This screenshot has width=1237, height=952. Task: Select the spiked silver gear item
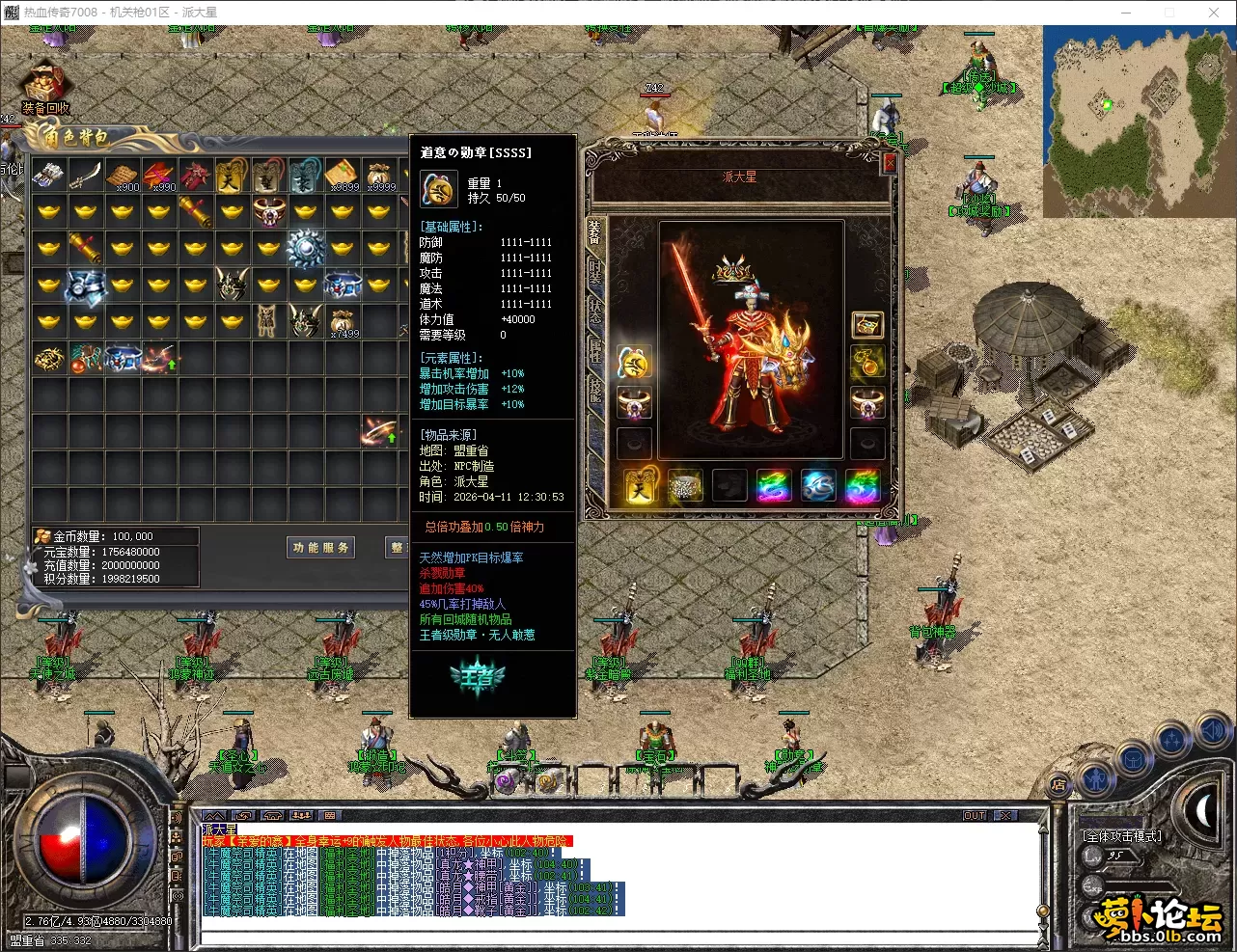click(x=306, y=249)
